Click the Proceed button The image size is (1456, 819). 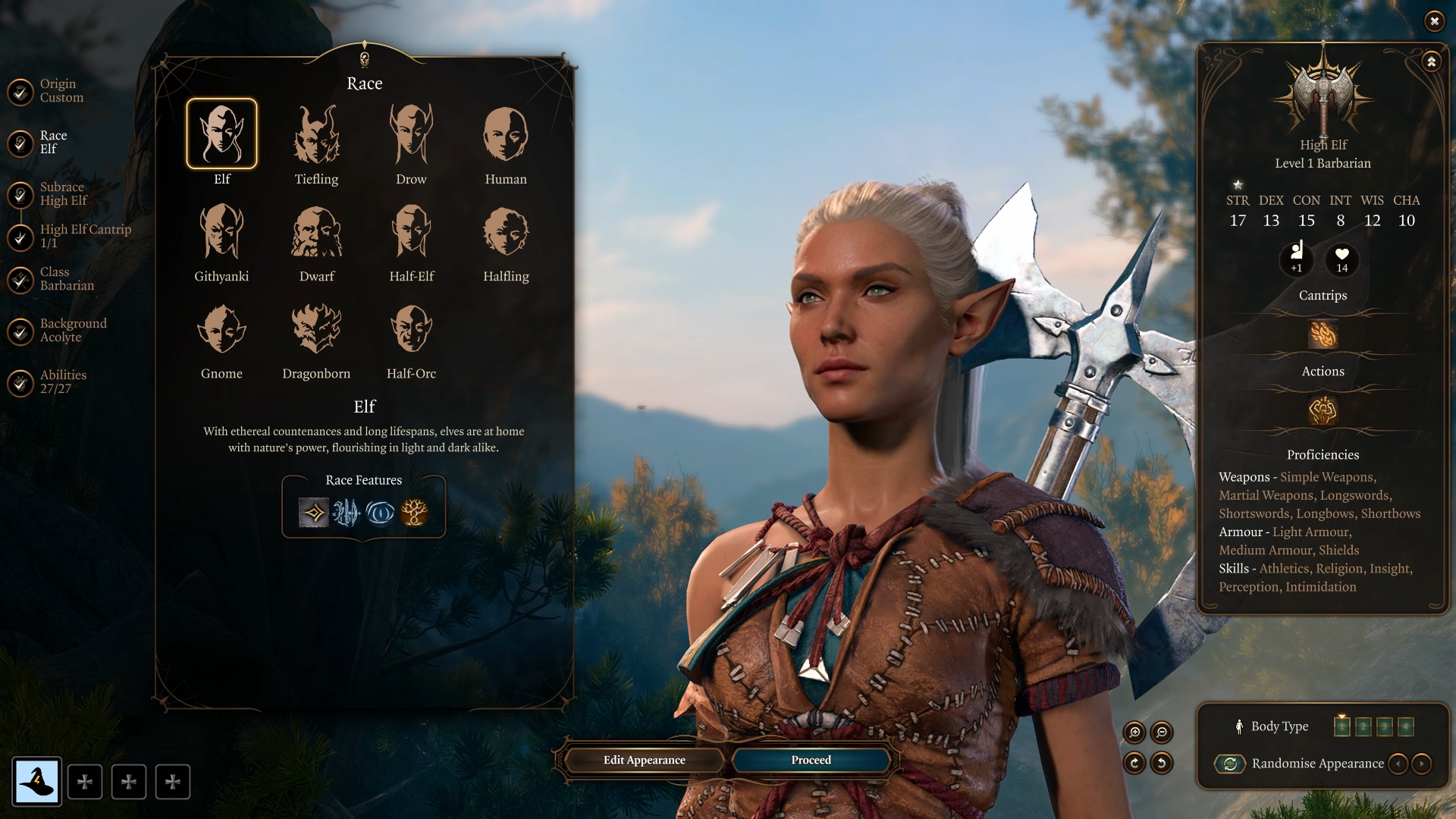coord(809,759)
